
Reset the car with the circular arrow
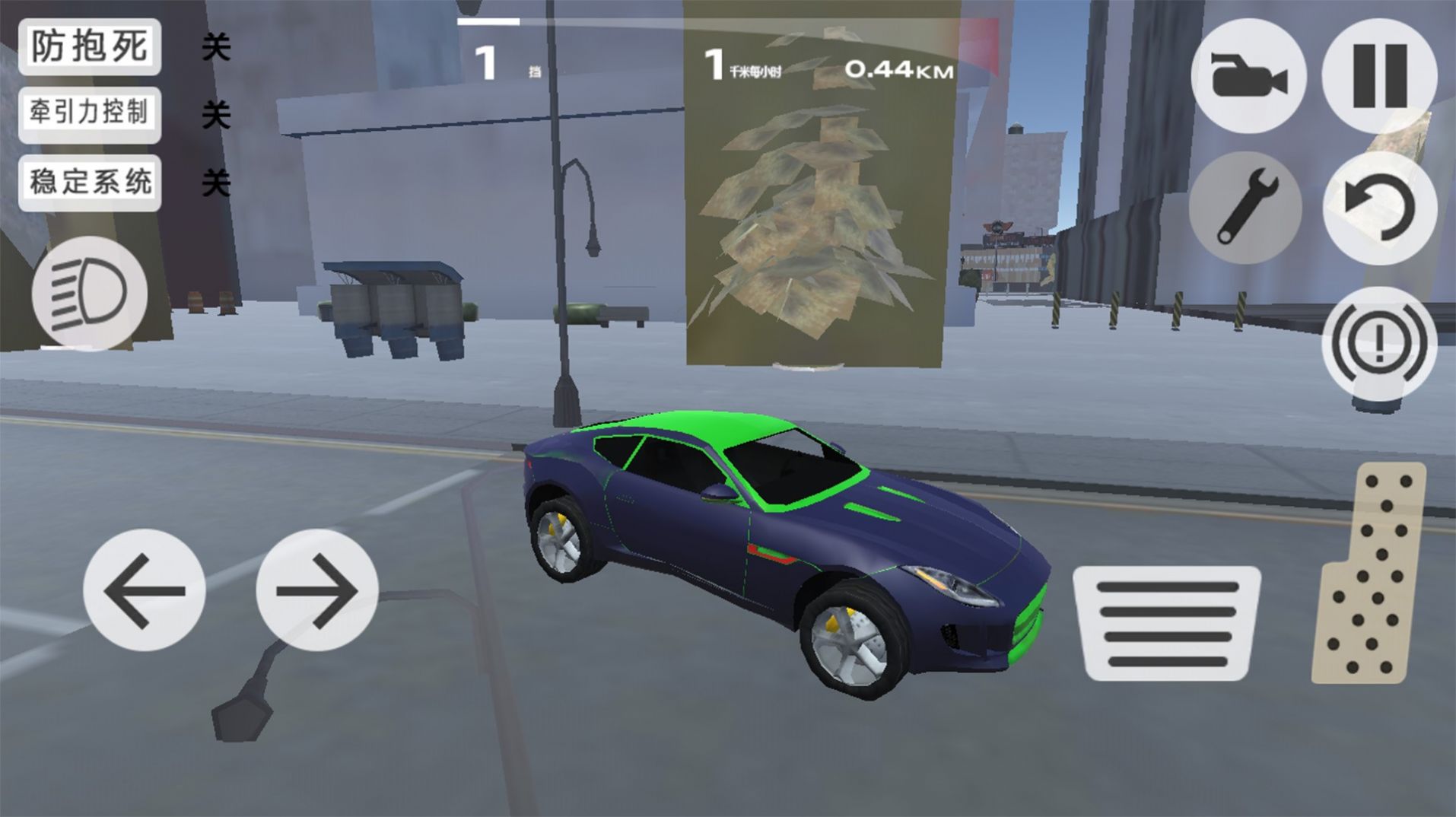pyautogui.click(x=1379, y=207)
